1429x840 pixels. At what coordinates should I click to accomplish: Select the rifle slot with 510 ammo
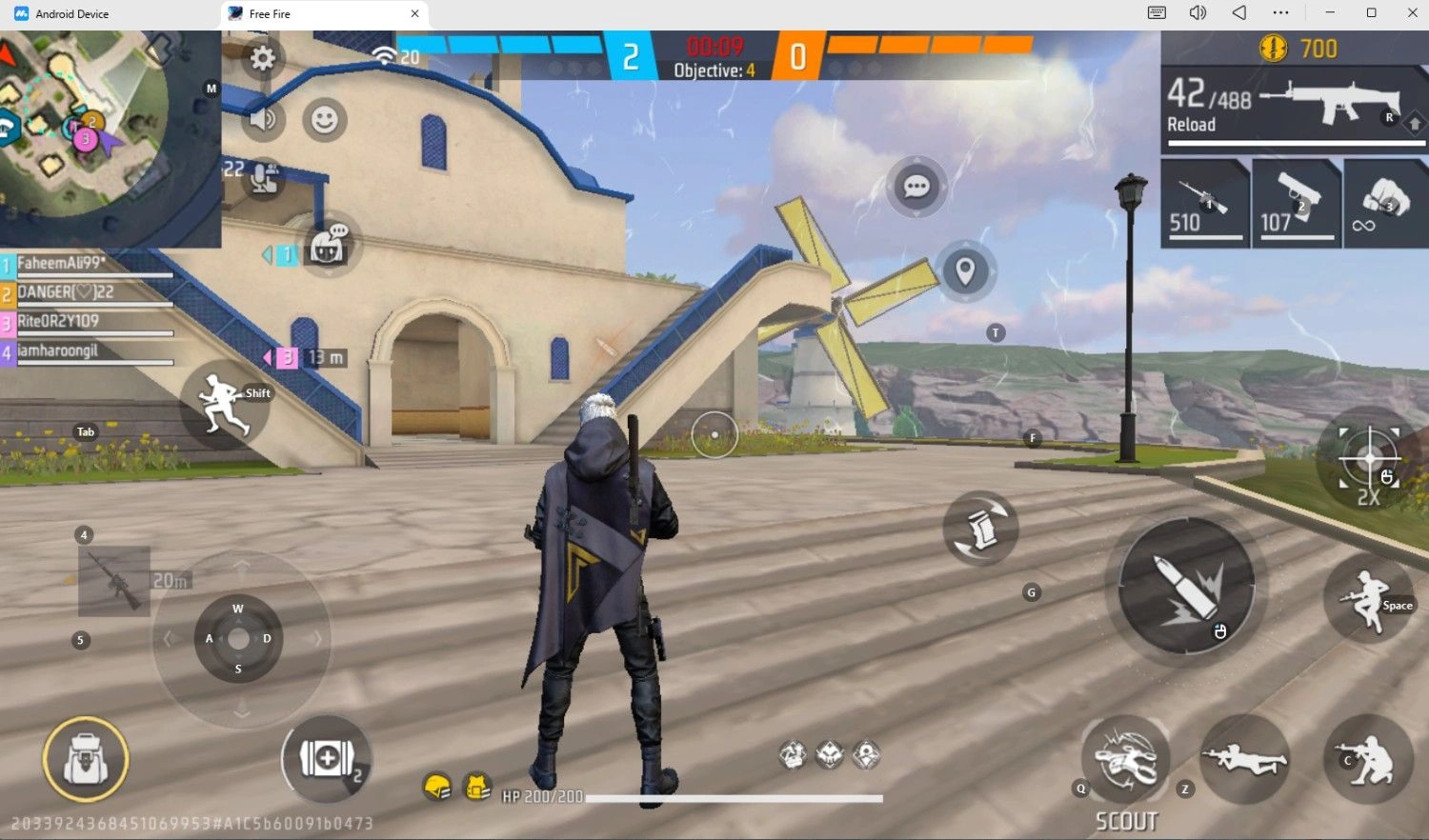[1205, 205]
